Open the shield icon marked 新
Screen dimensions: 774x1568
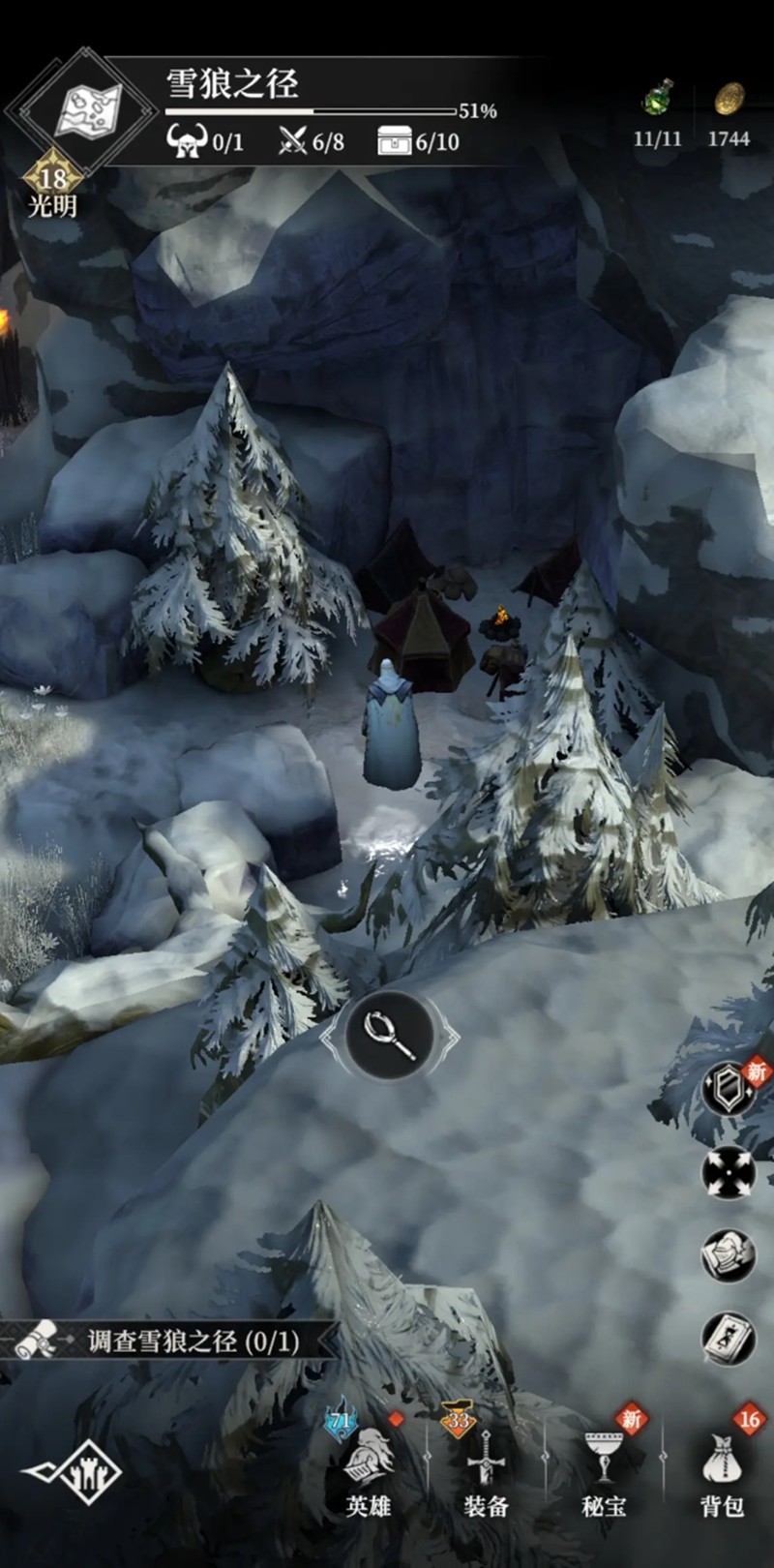pos(728,1090)
